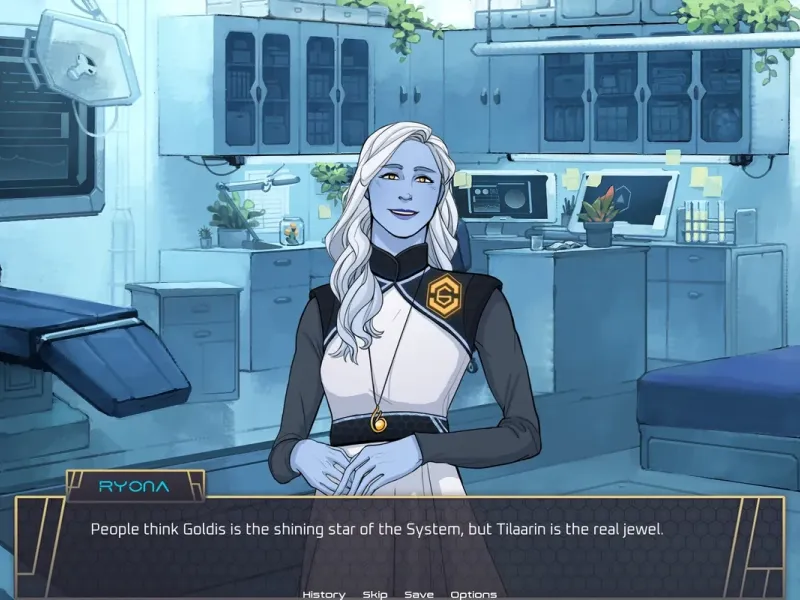800x600 pixels.
Task: Skip ahead through the dialogue
Action: (x=375, y=594)
